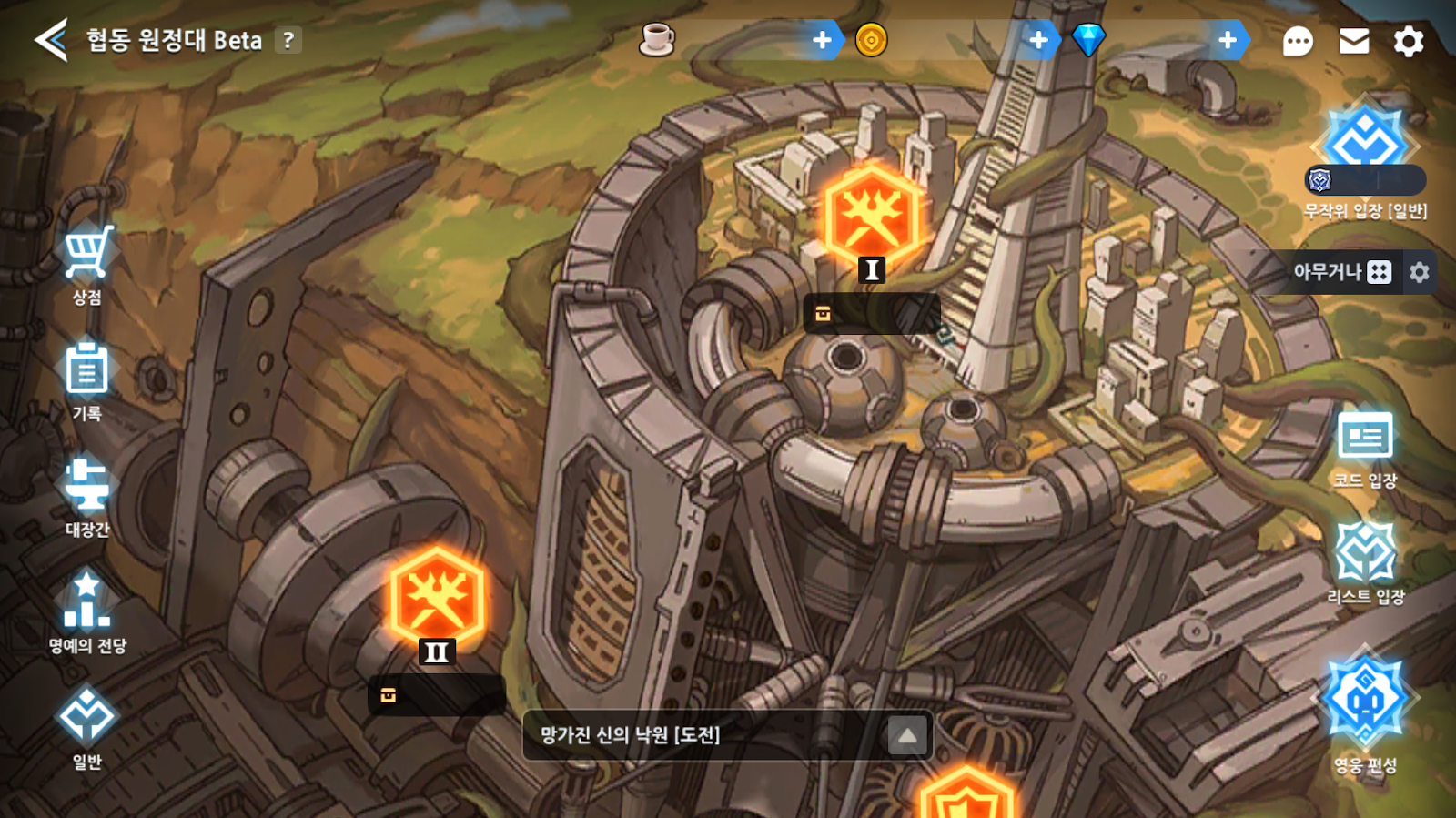The image size is (1456, 818).
Task: Open the question mark help button
Action: coord(288,40)
